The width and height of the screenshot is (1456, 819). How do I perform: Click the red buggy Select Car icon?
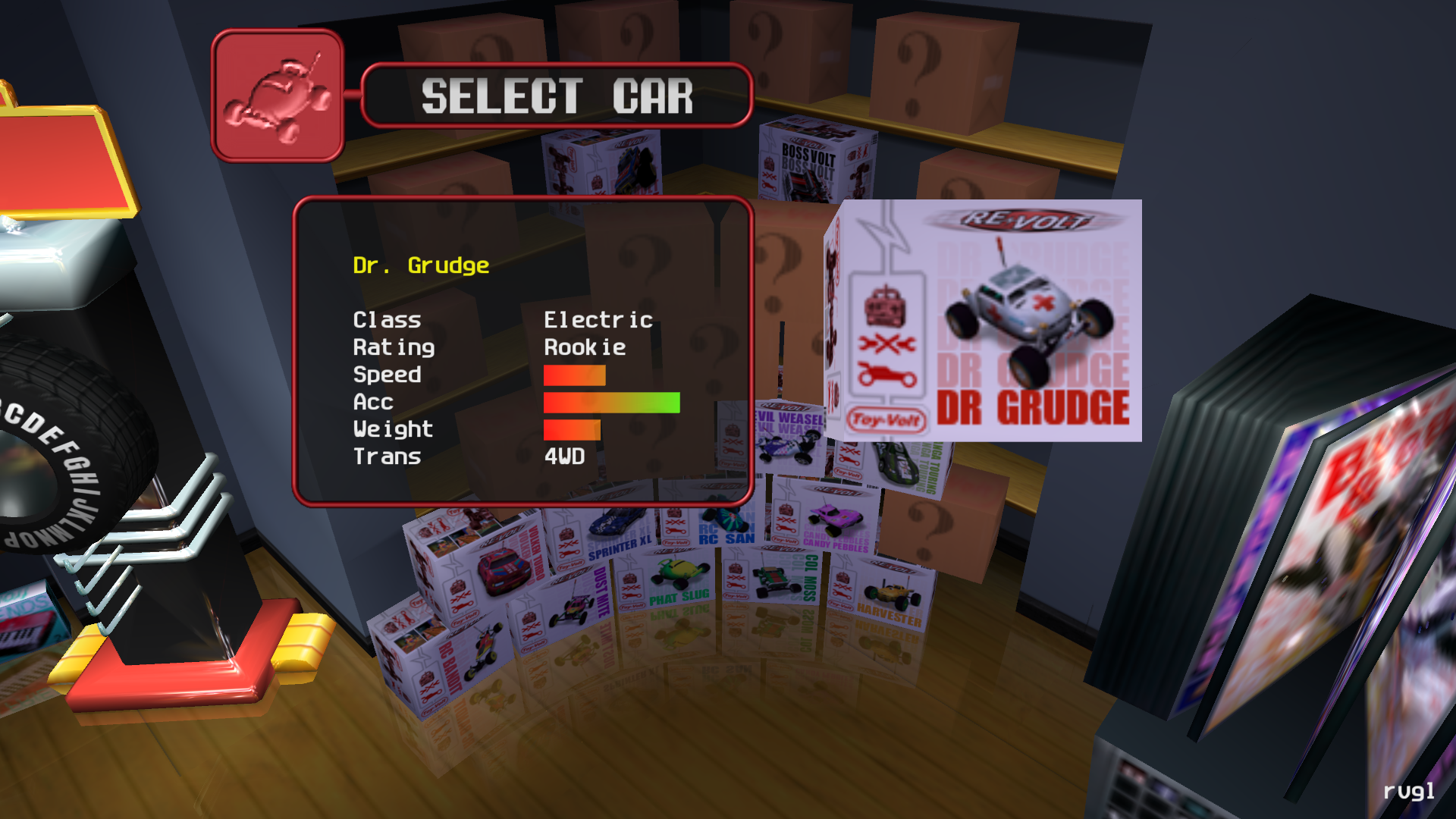[x=278, y=96]
